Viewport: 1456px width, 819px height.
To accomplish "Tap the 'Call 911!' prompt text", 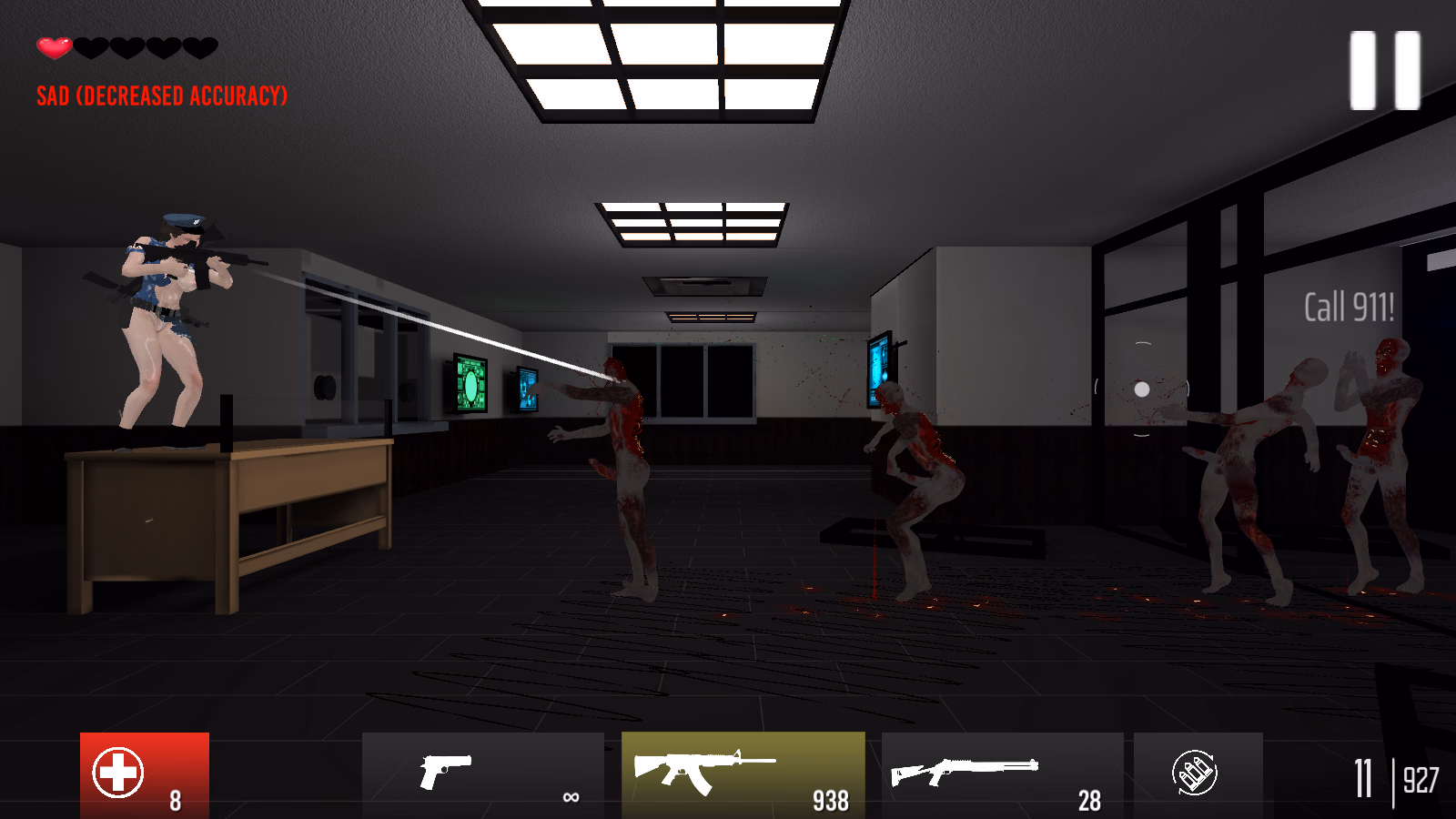I will pos(1348,309).
